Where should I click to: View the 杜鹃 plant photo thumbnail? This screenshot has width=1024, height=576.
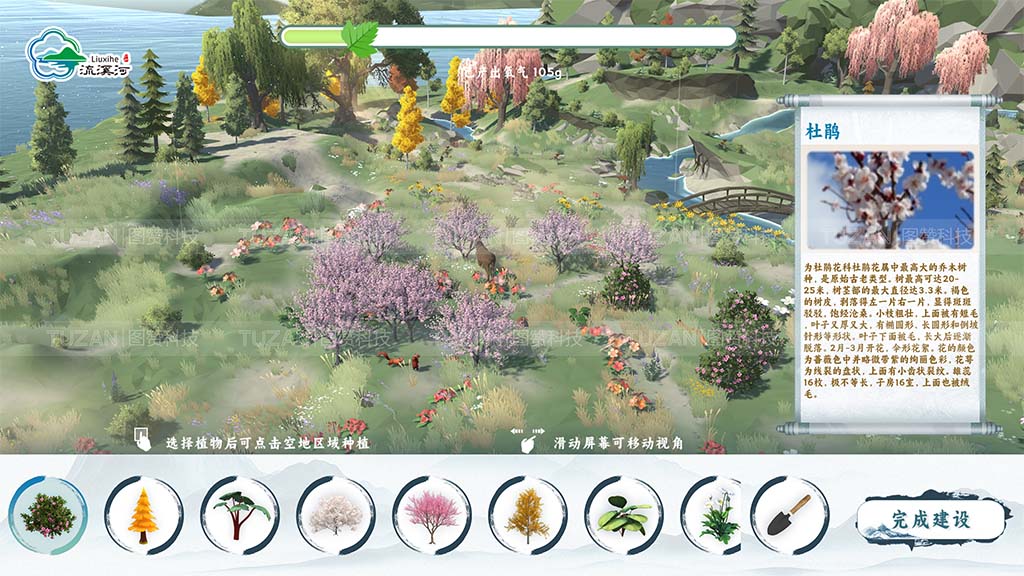(x=890, y=200)
